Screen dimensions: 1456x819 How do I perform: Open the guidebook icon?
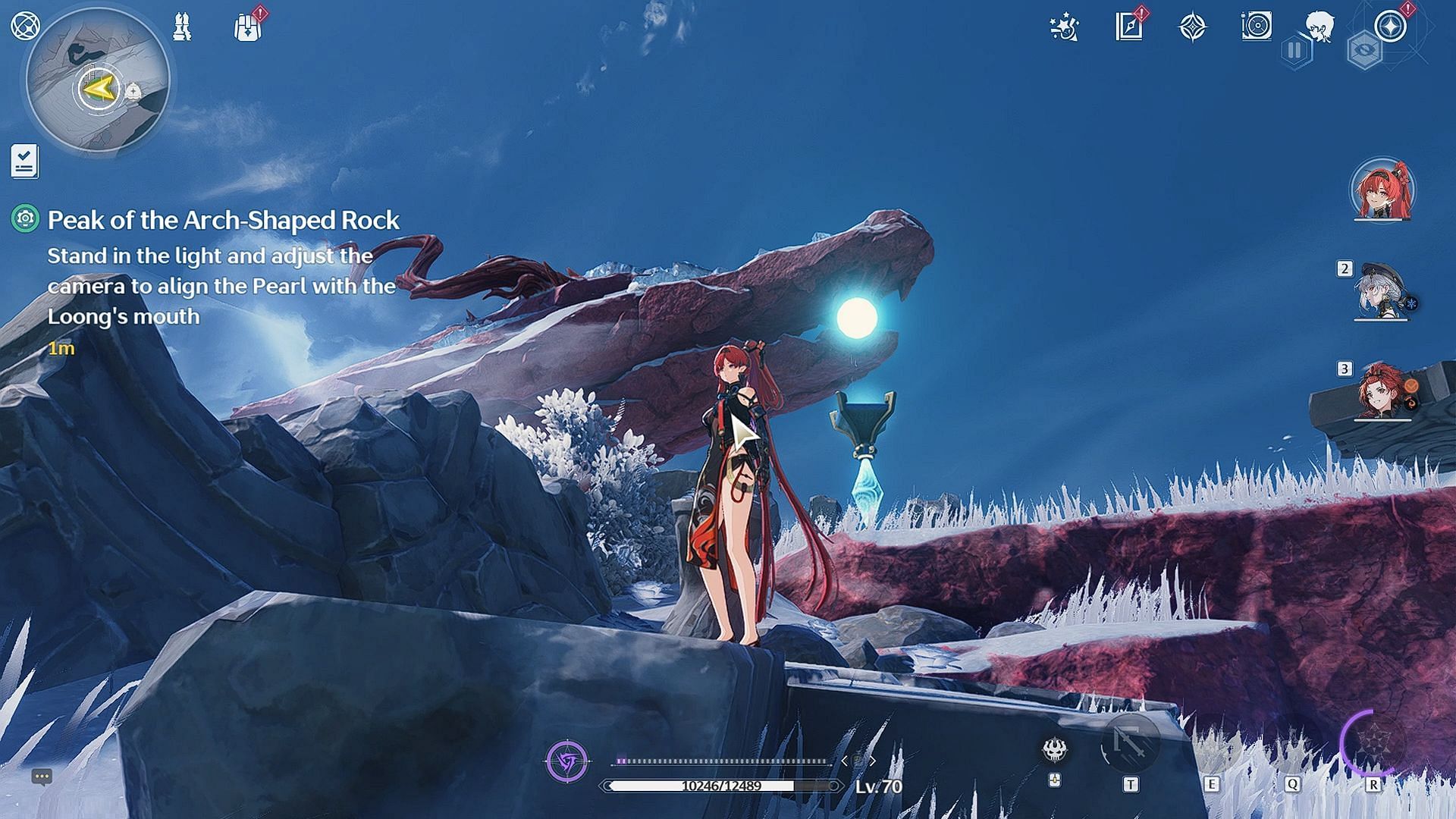coord(1129,27)
